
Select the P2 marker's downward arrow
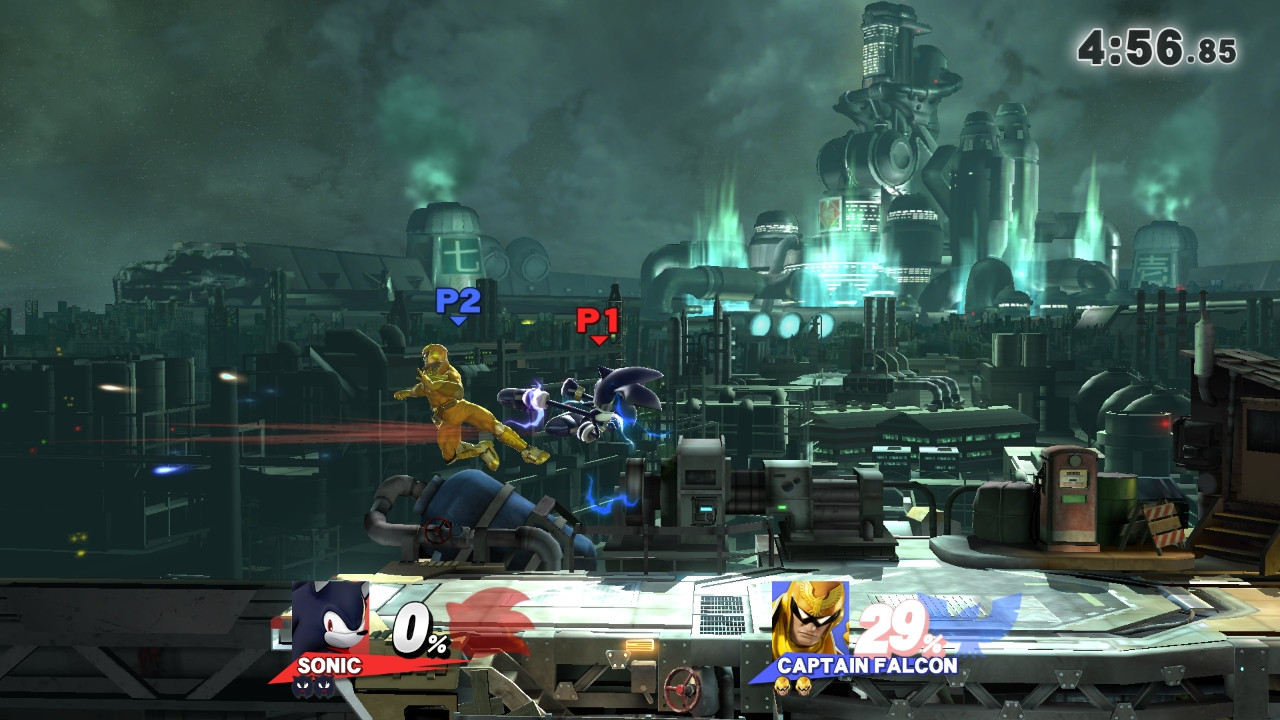(458, 320)
